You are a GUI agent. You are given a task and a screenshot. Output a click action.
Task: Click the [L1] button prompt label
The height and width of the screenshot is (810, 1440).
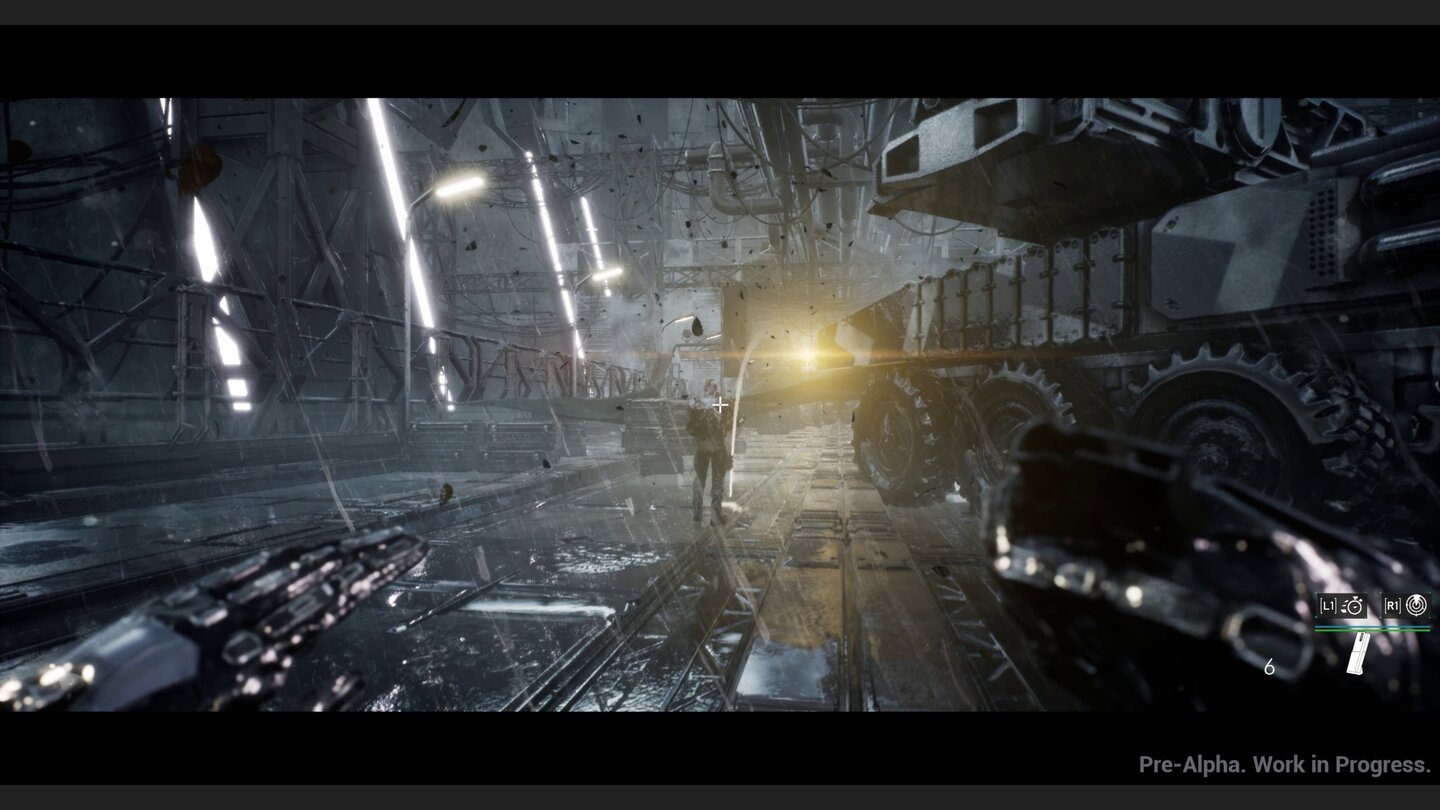point(1329,605)
